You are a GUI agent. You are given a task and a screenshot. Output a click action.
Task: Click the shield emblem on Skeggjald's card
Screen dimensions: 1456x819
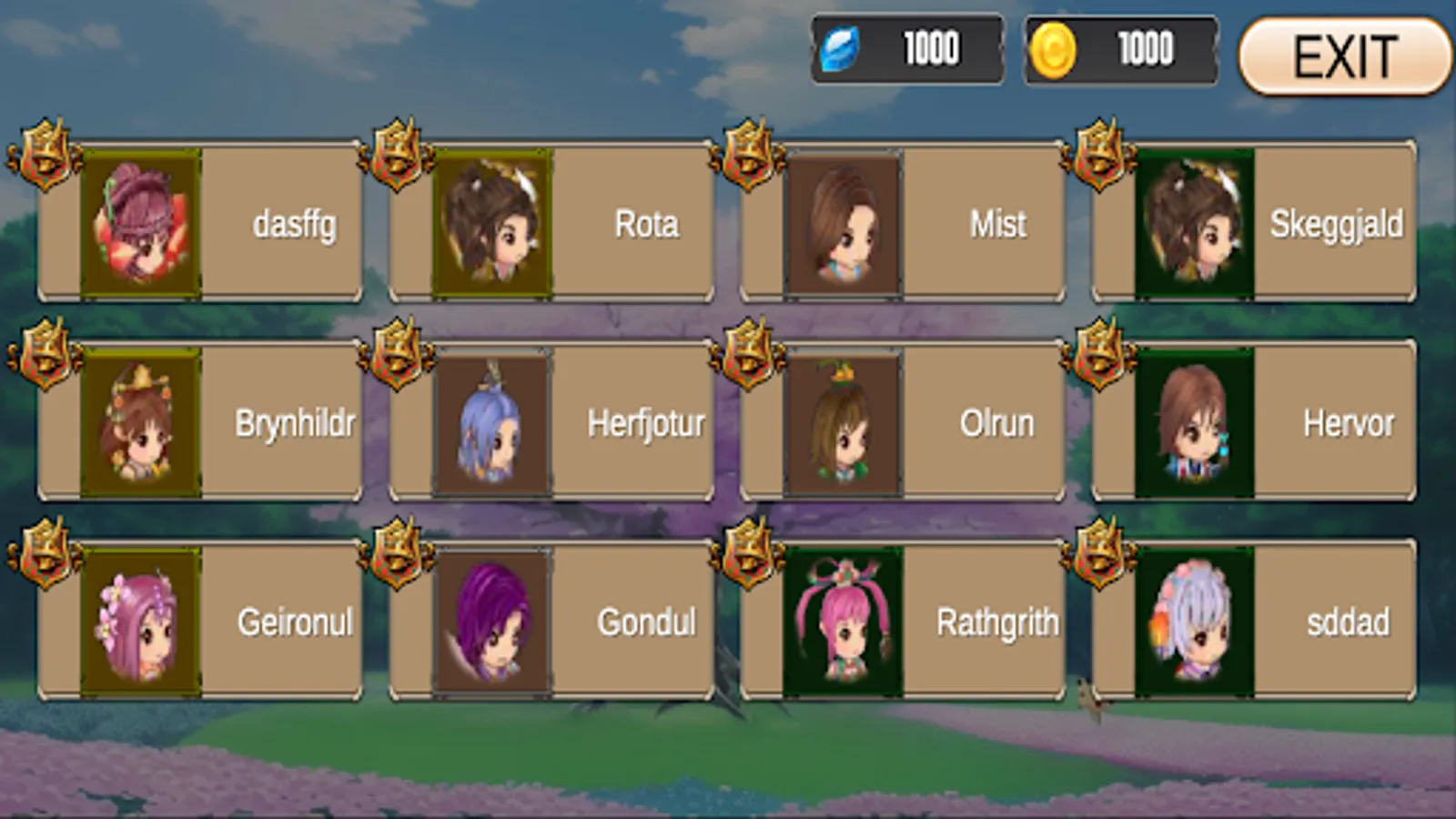pos(1098,155)
